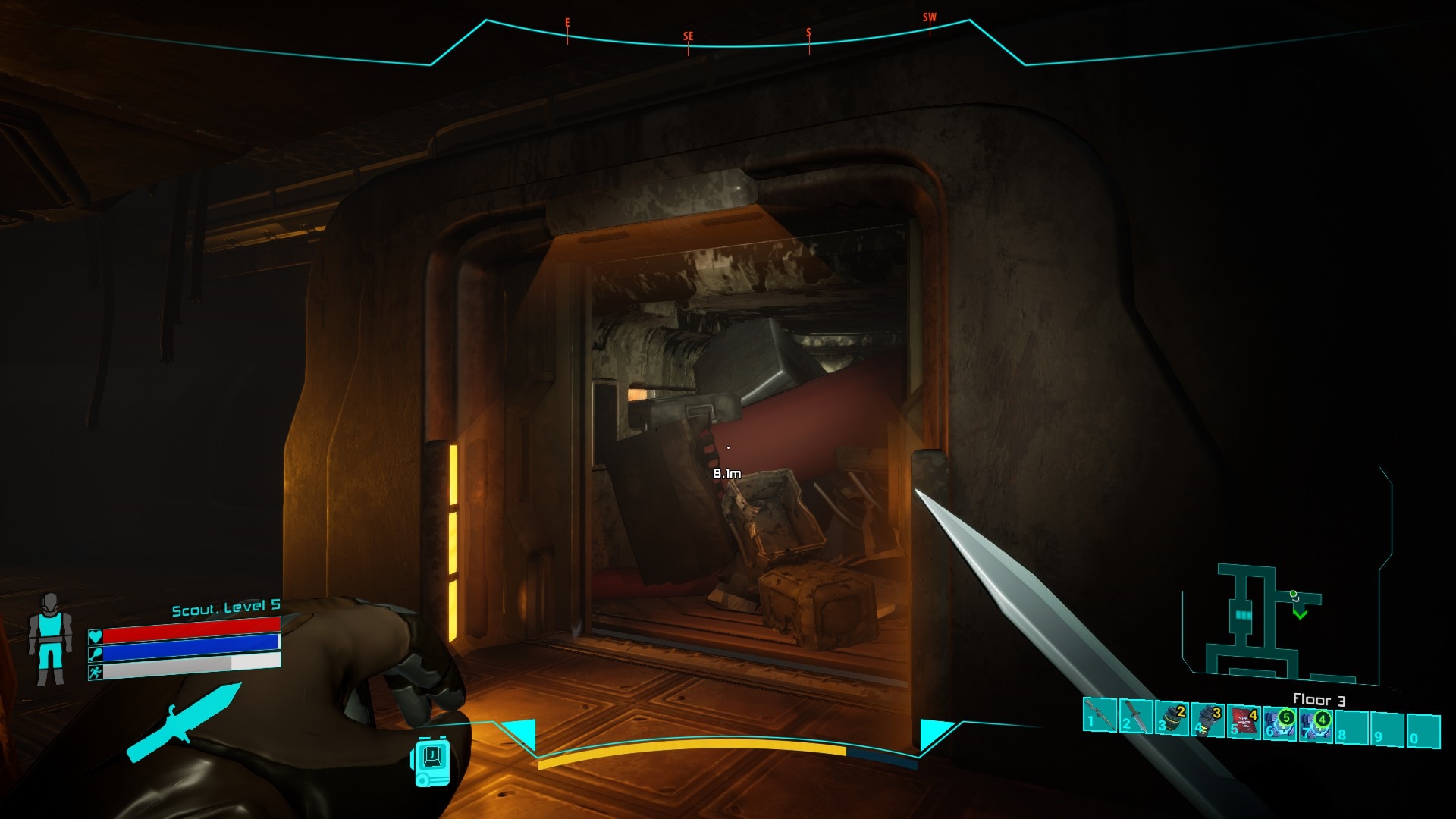Equip the combat knife in hotbar slot 2
Image resolution: width=1456 pixels, height=819 pixels.
1135,717
